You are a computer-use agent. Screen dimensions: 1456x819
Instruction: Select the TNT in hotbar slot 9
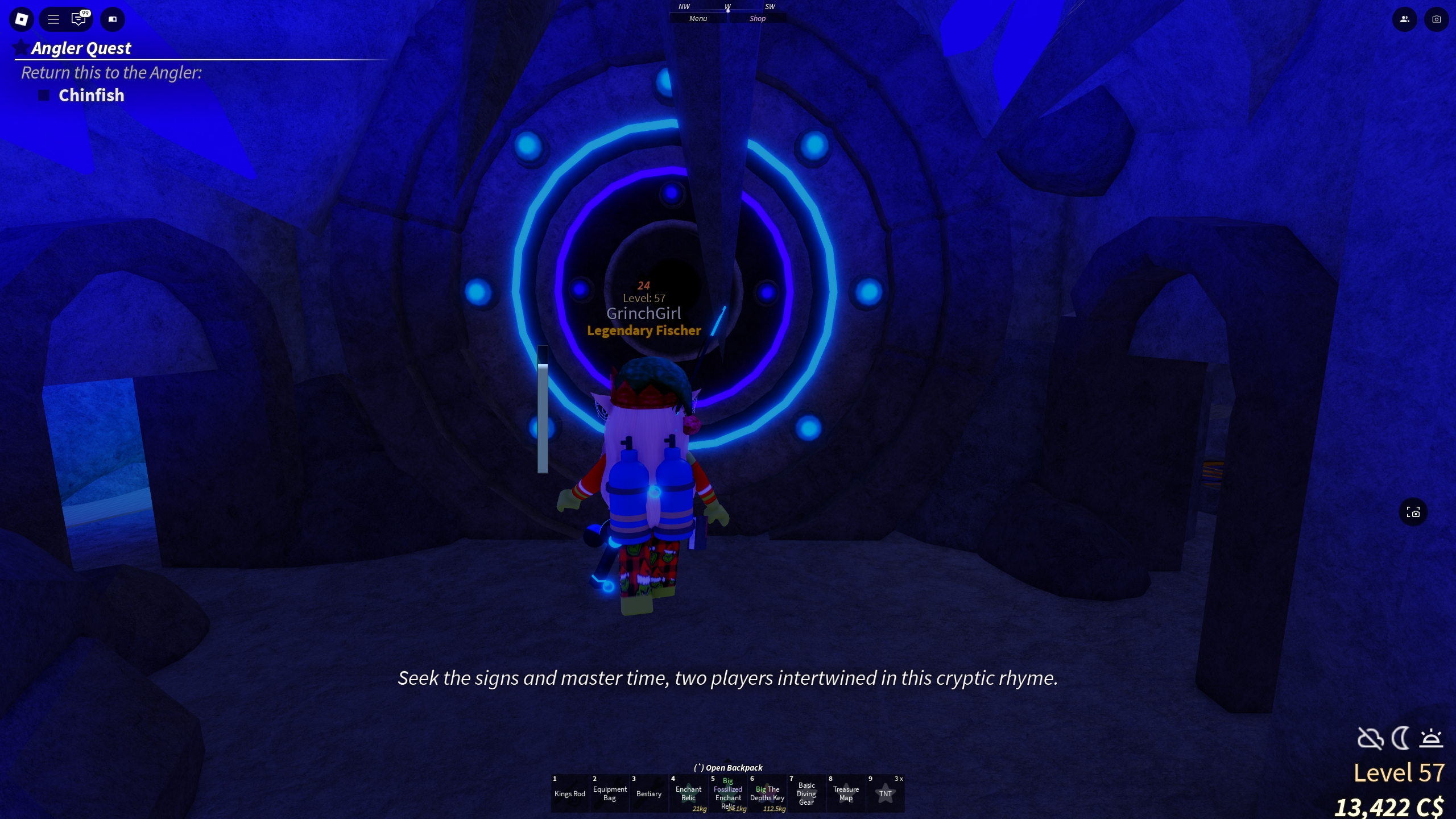pyautogui.click(x=886, y=793)
